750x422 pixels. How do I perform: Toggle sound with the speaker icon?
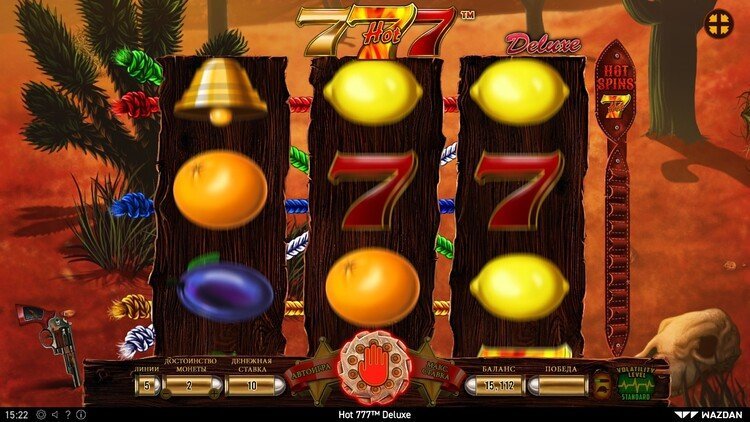(54, 414)
